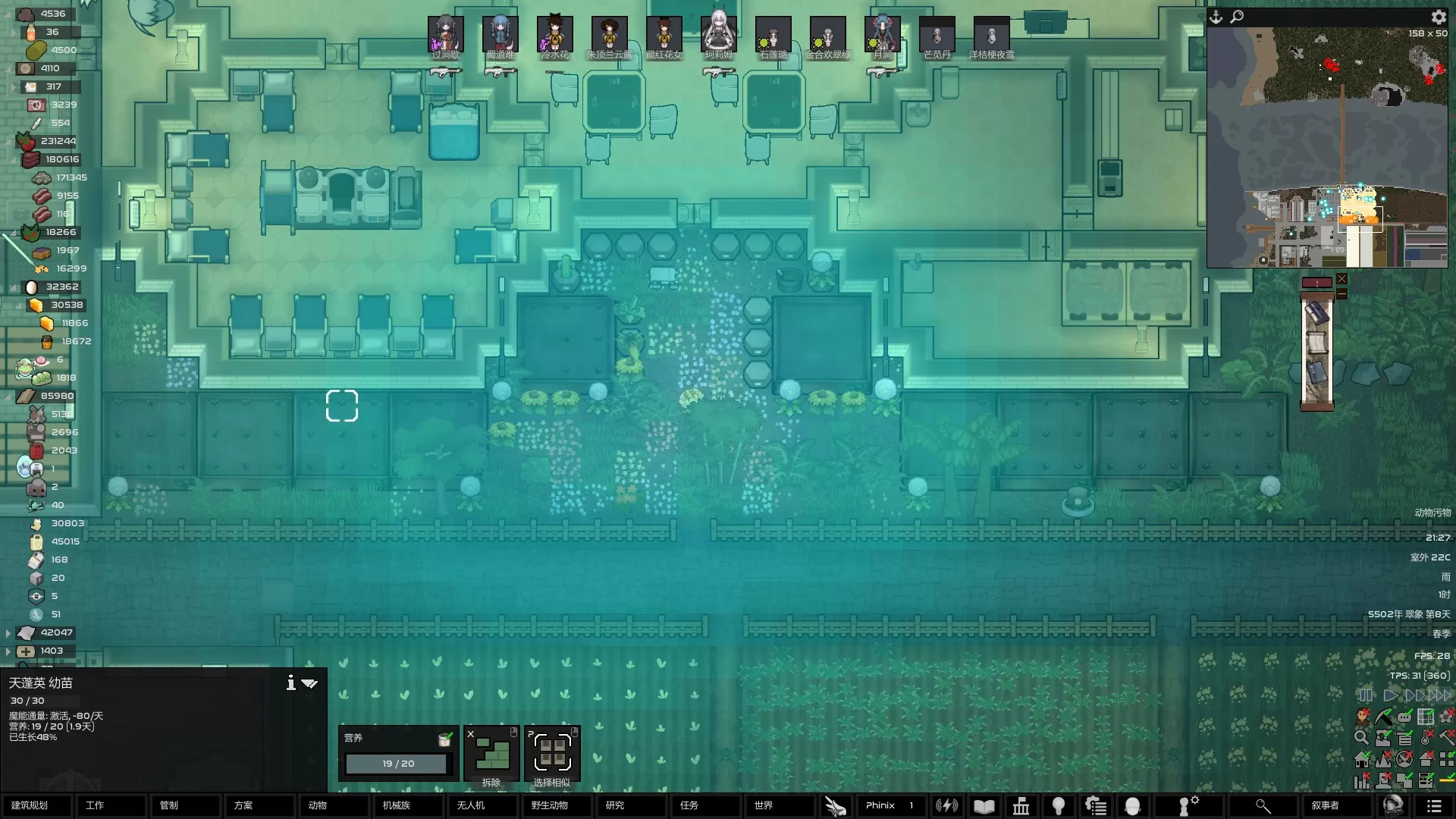
Task: Pause the game speed
Action: pyautogui.click(x=1366, y=695)
